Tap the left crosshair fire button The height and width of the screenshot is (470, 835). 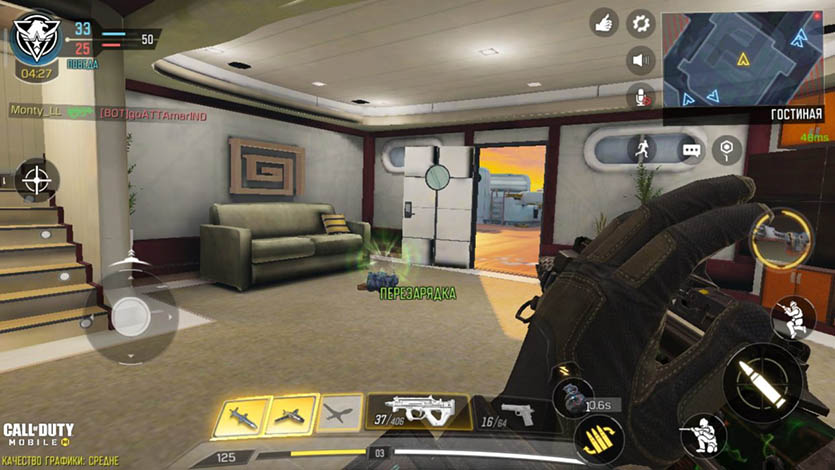(37, 181)
